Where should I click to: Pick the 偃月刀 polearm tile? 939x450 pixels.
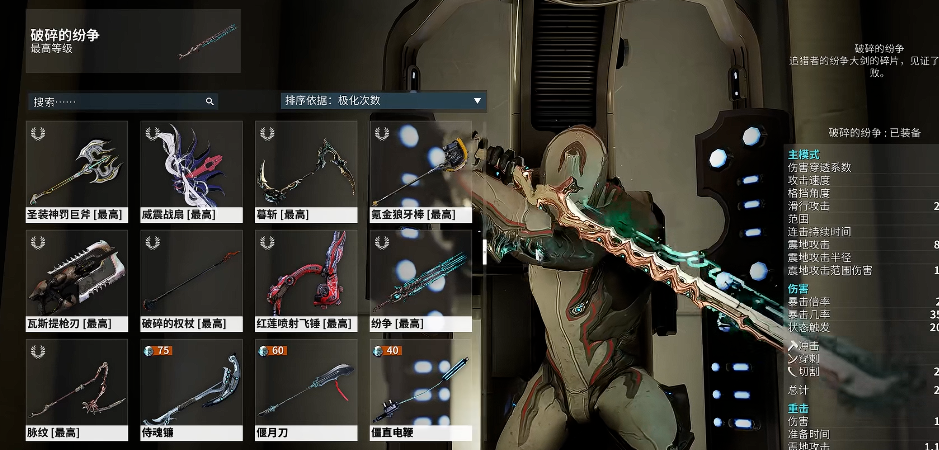pos(306,390)
